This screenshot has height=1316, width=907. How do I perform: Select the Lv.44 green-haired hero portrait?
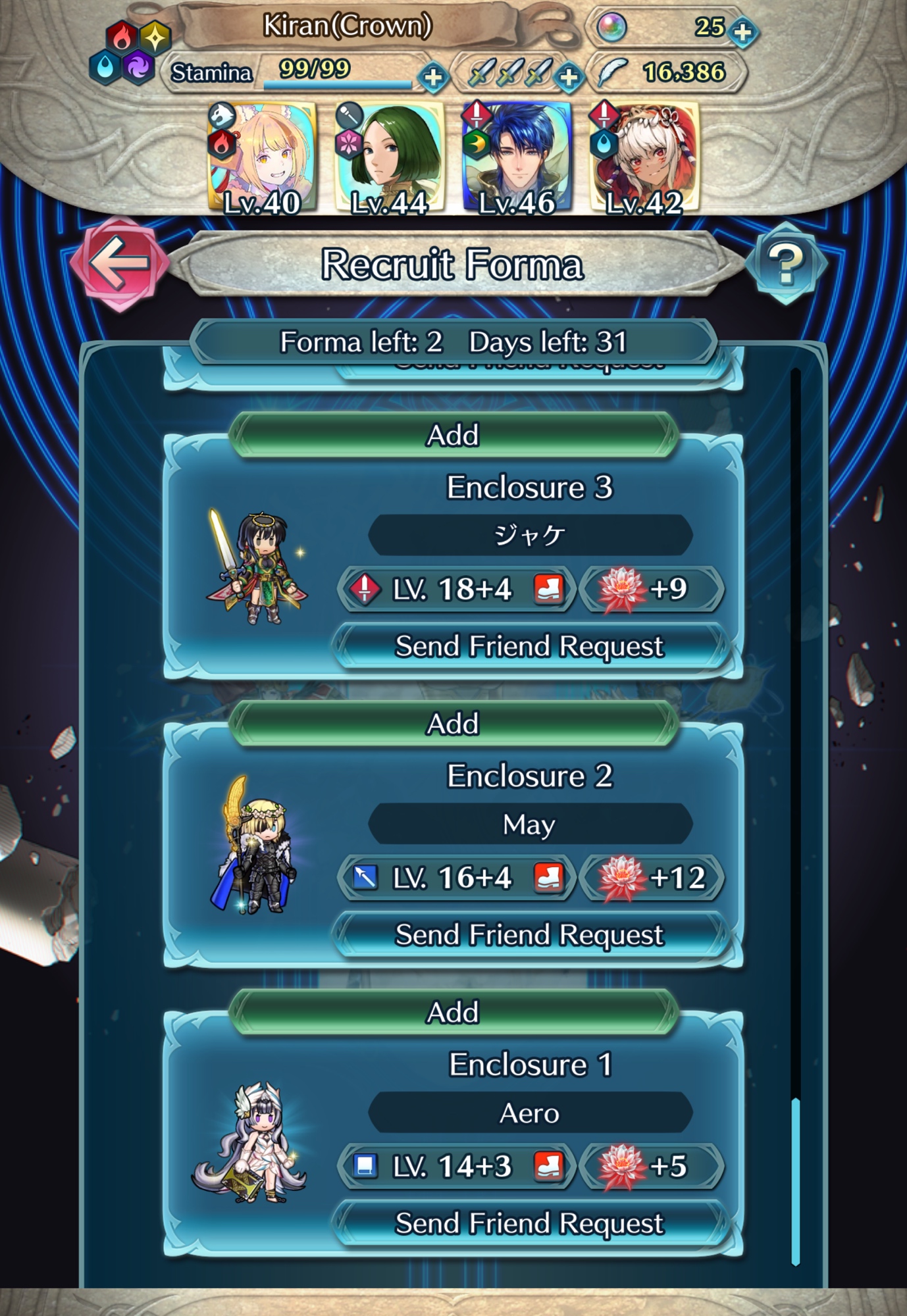click(x=389, y=159)
